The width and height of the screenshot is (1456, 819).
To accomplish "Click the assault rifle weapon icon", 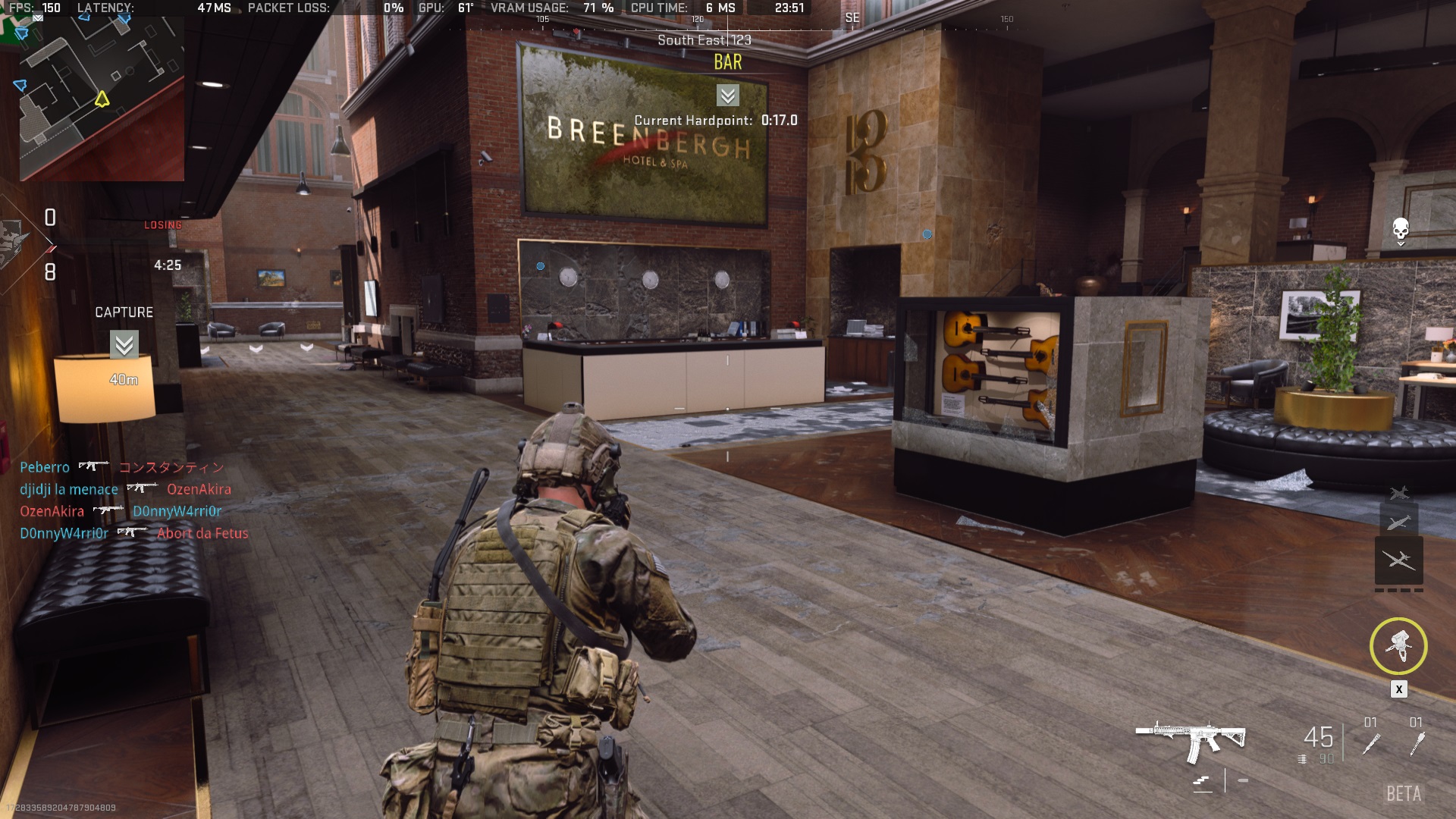I will click(1191, 739).
